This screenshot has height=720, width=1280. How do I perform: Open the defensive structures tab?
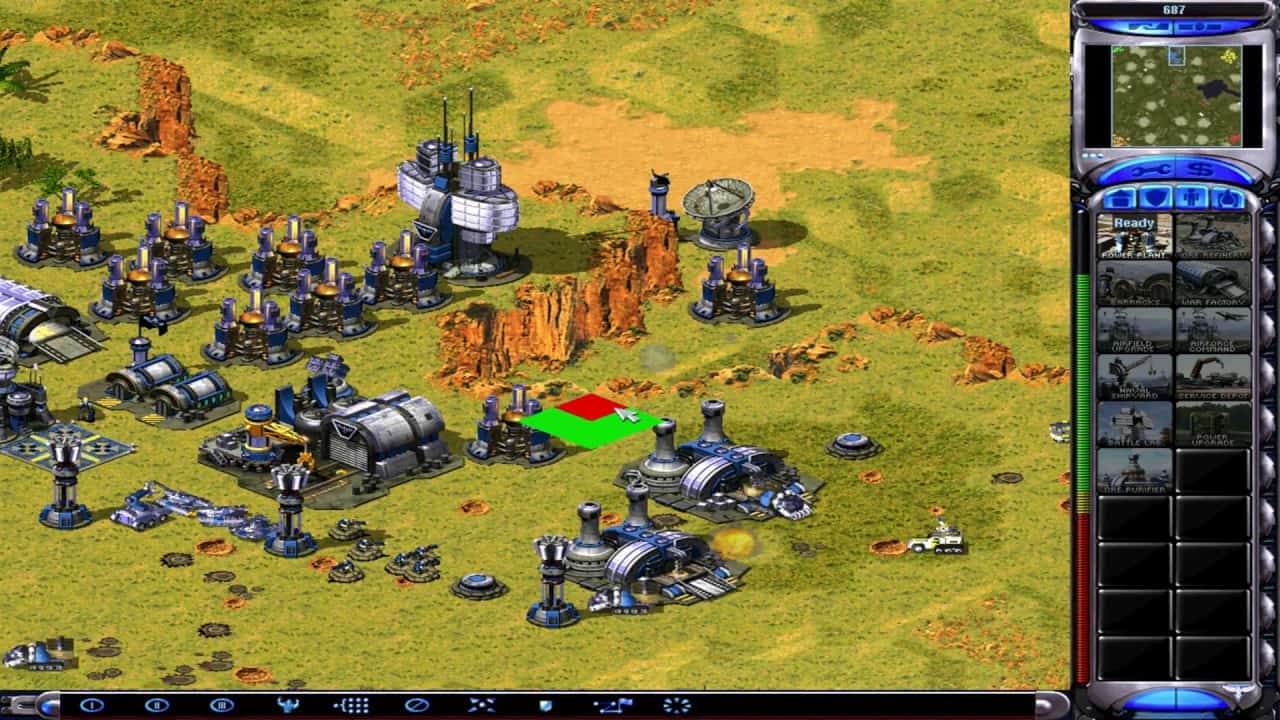click(x=1154, y=198)
